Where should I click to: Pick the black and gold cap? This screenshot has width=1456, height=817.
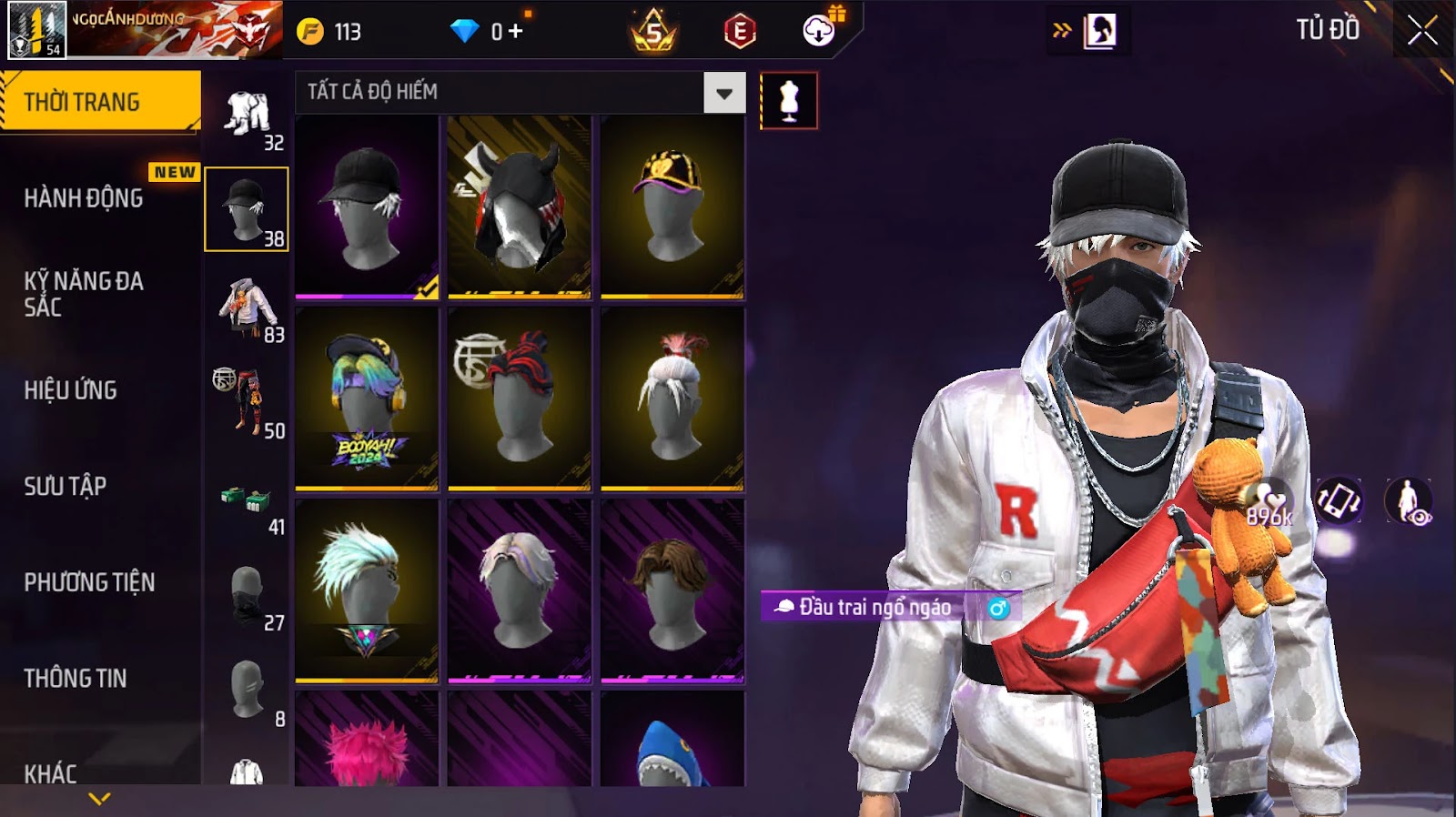point(672,207)
